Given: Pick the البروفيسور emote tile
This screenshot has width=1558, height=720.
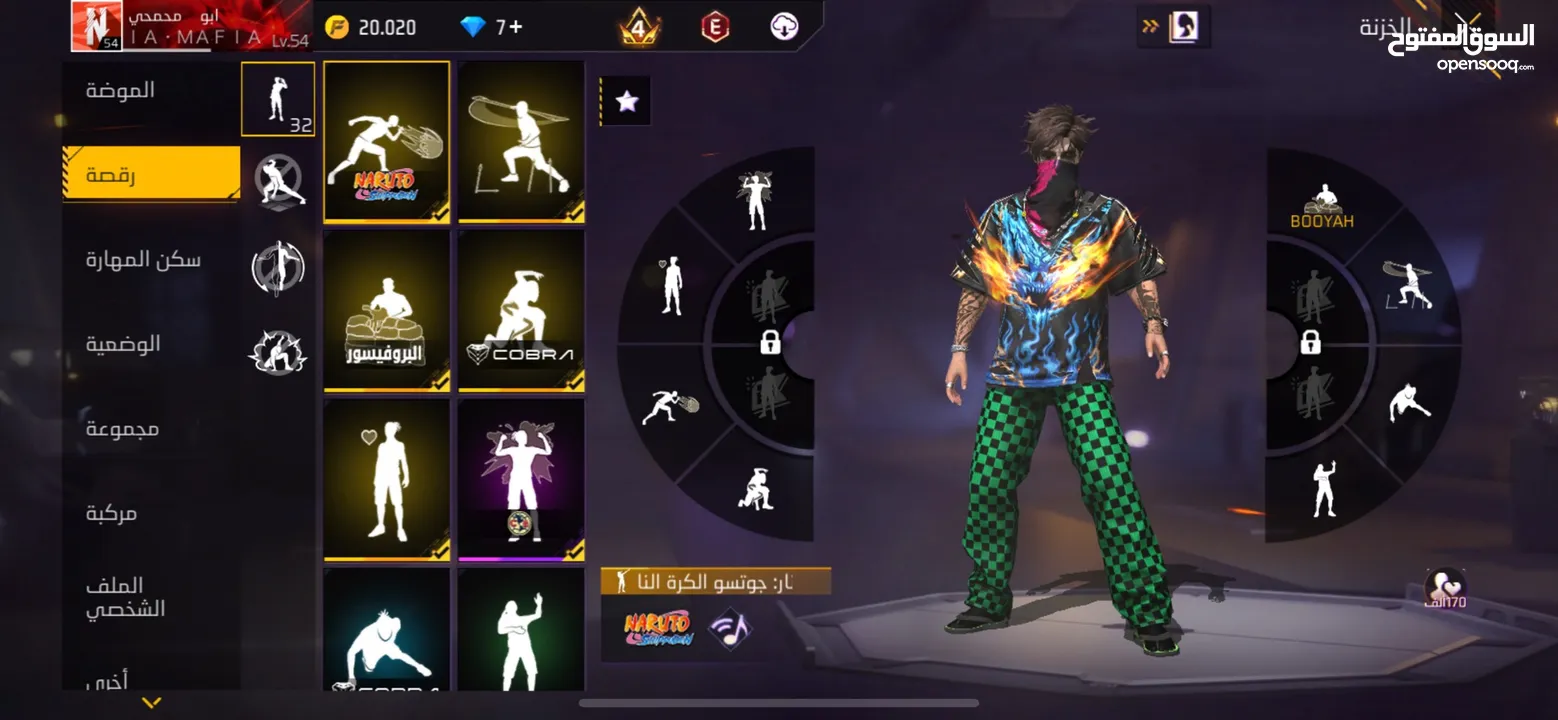Looking at the screenshot, I should [x=386, y=311].
